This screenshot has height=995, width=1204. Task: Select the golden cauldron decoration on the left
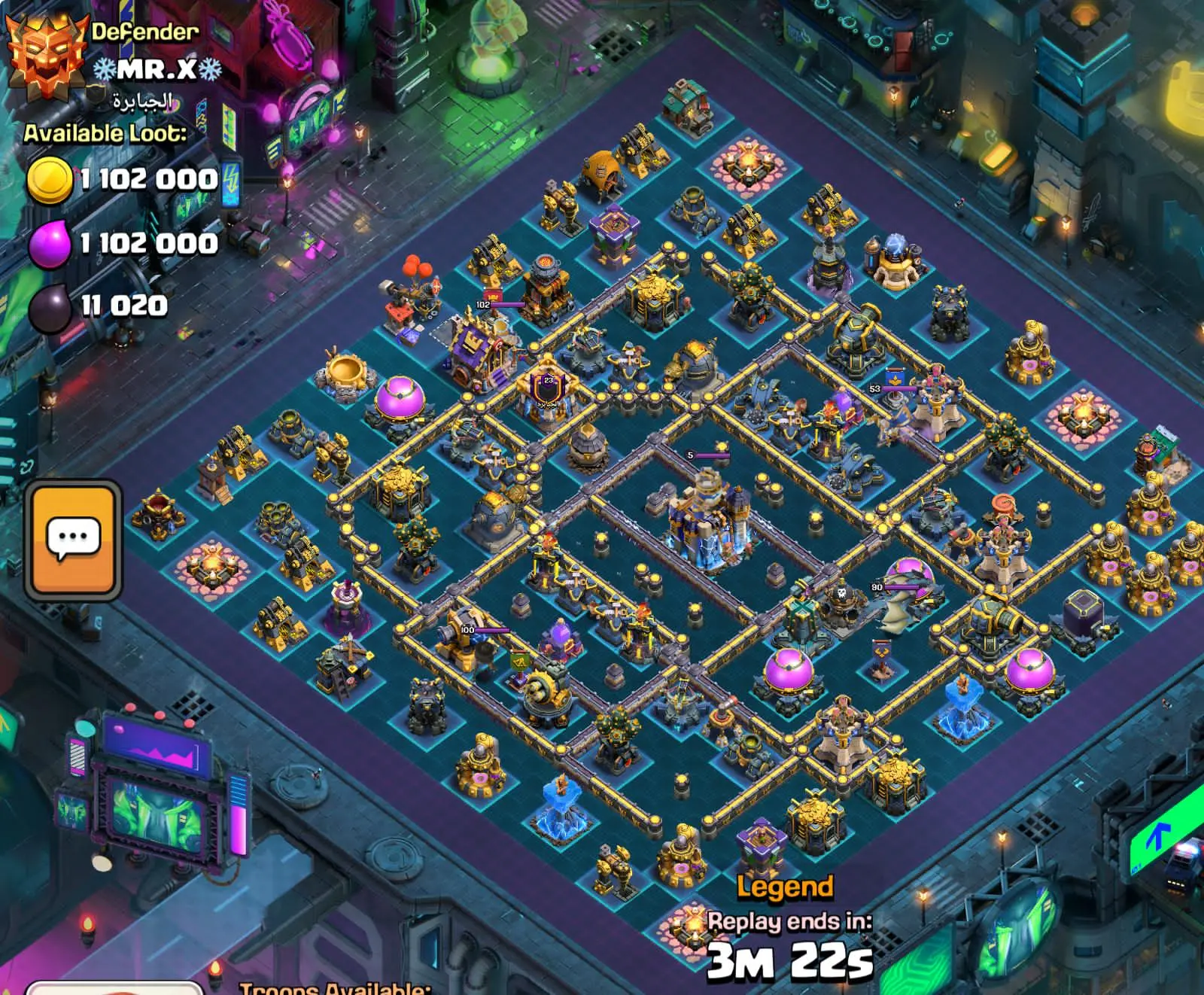point(346,371)
